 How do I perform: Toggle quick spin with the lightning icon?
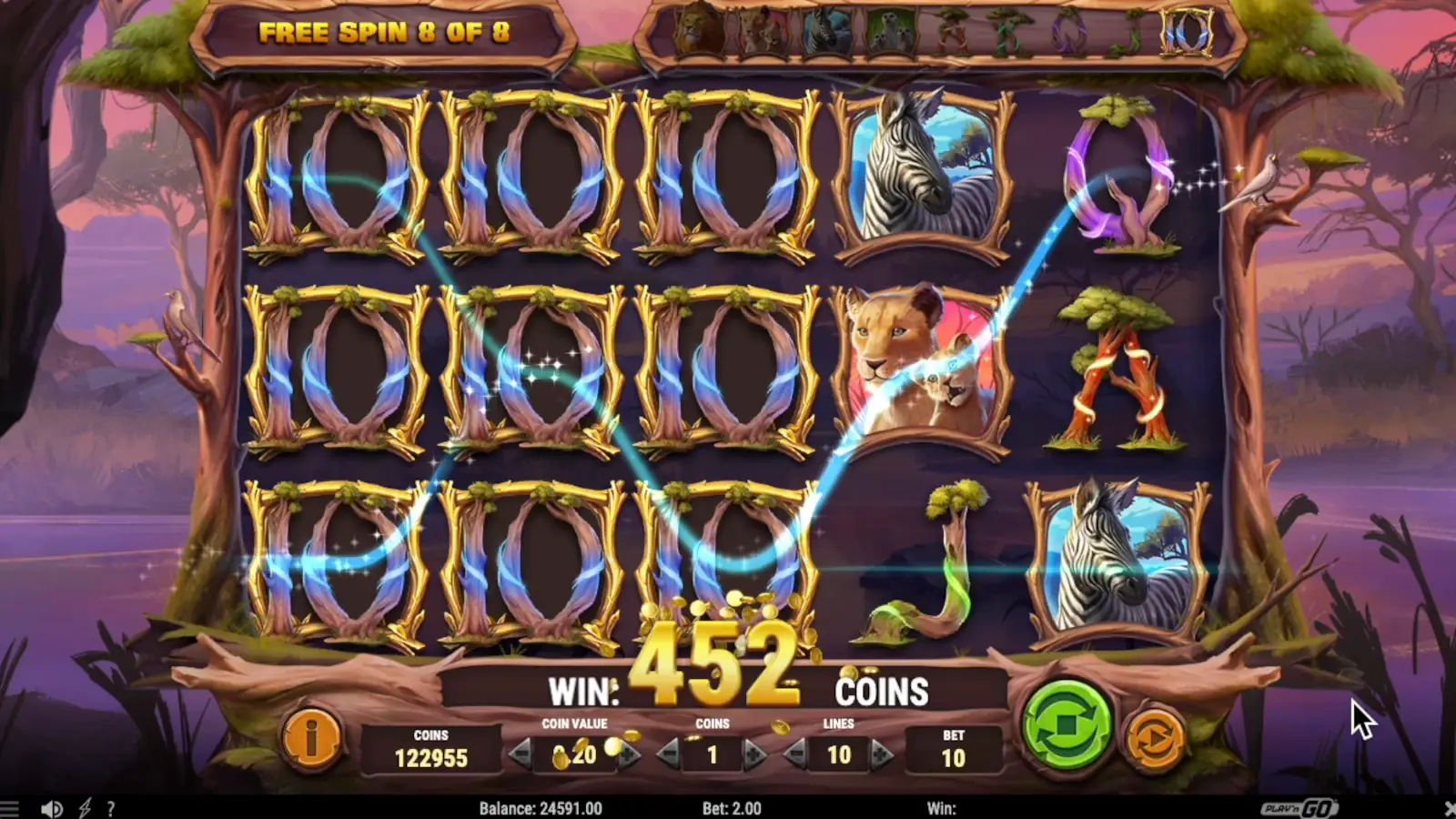tap(85, 808)
